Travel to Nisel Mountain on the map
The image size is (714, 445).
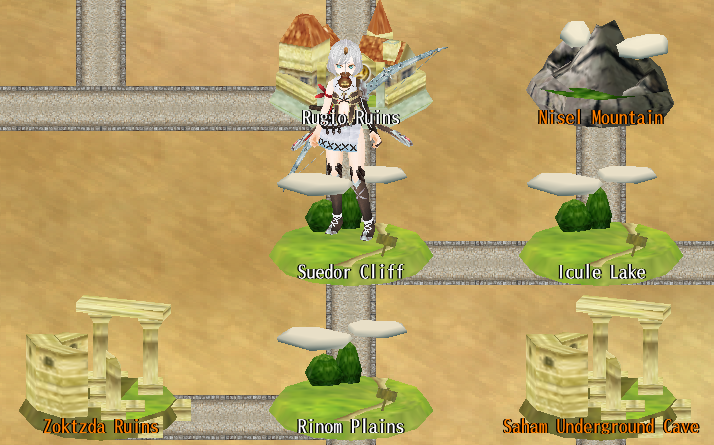click(x=600, y=117)
